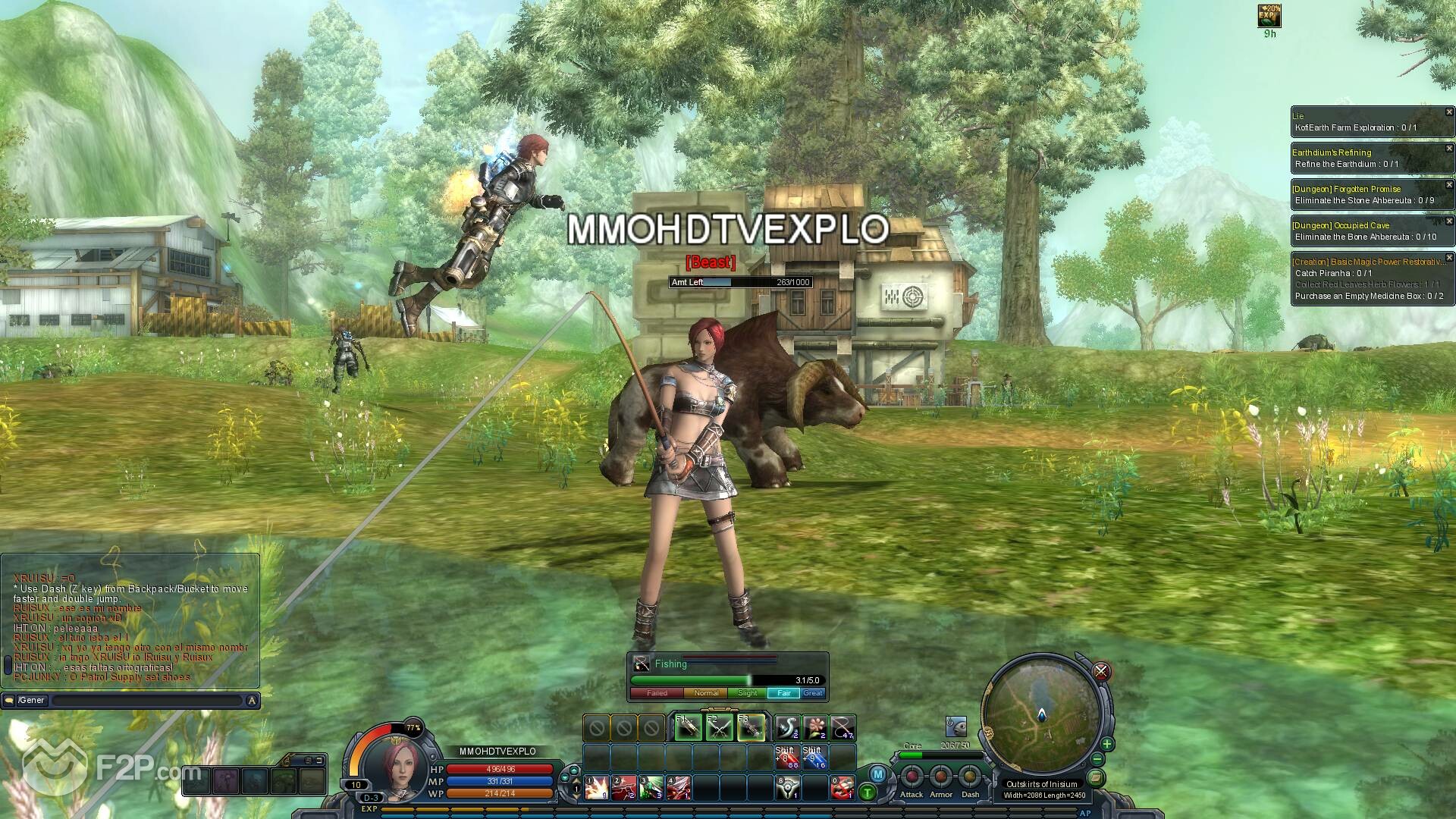Select the Occupied Cave quest entry
This screenshot has width=1456, height=819.
1340,225
